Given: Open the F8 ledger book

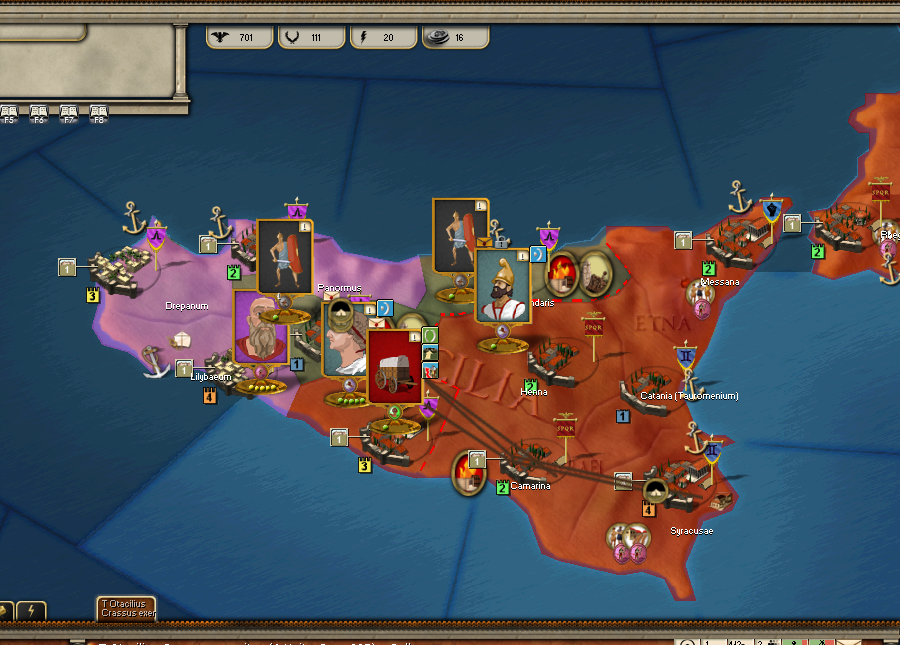Looking at the screenshot, I should click(x=99, y=112).
